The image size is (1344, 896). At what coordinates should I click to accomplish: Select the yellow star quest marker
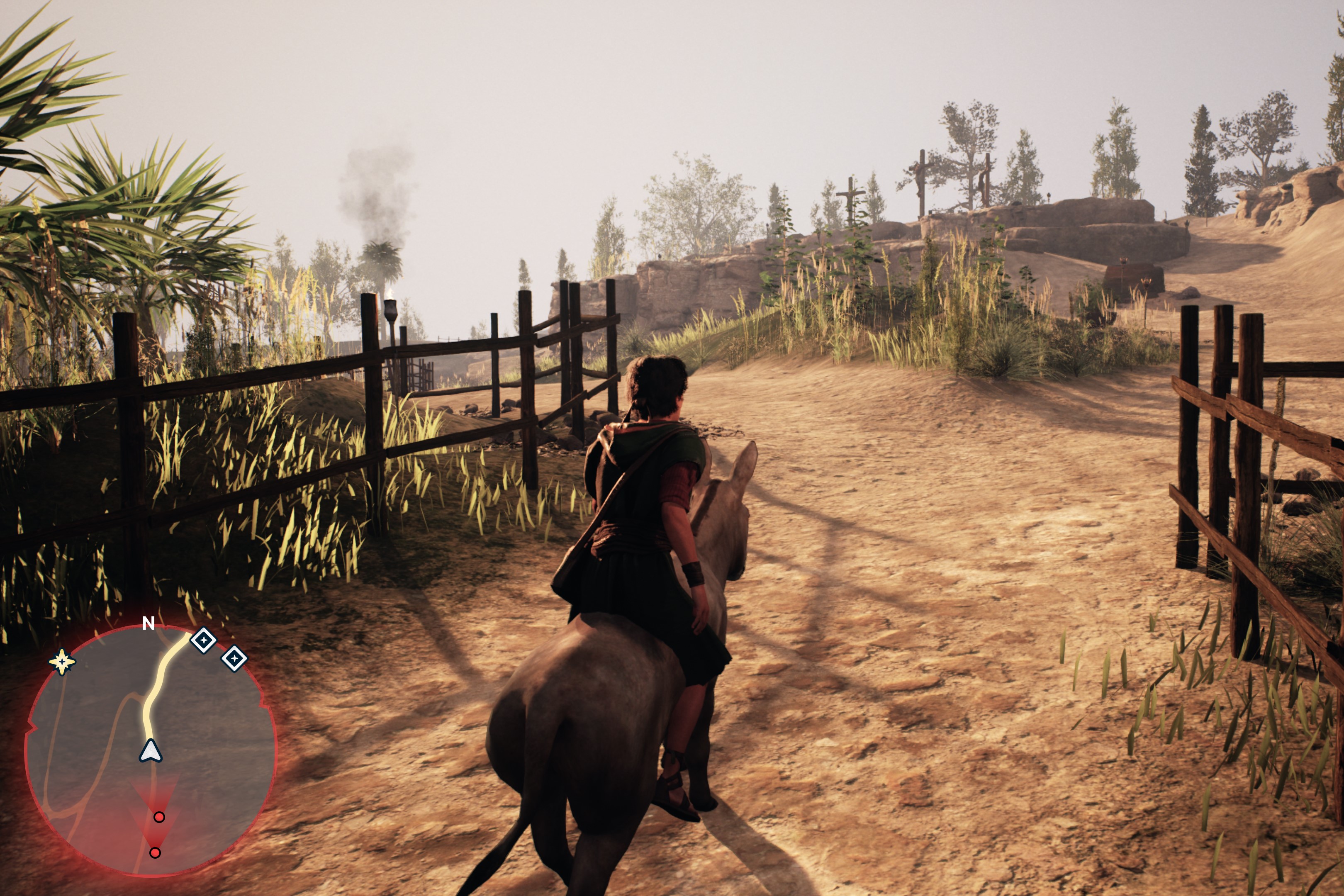pos(62,662)
